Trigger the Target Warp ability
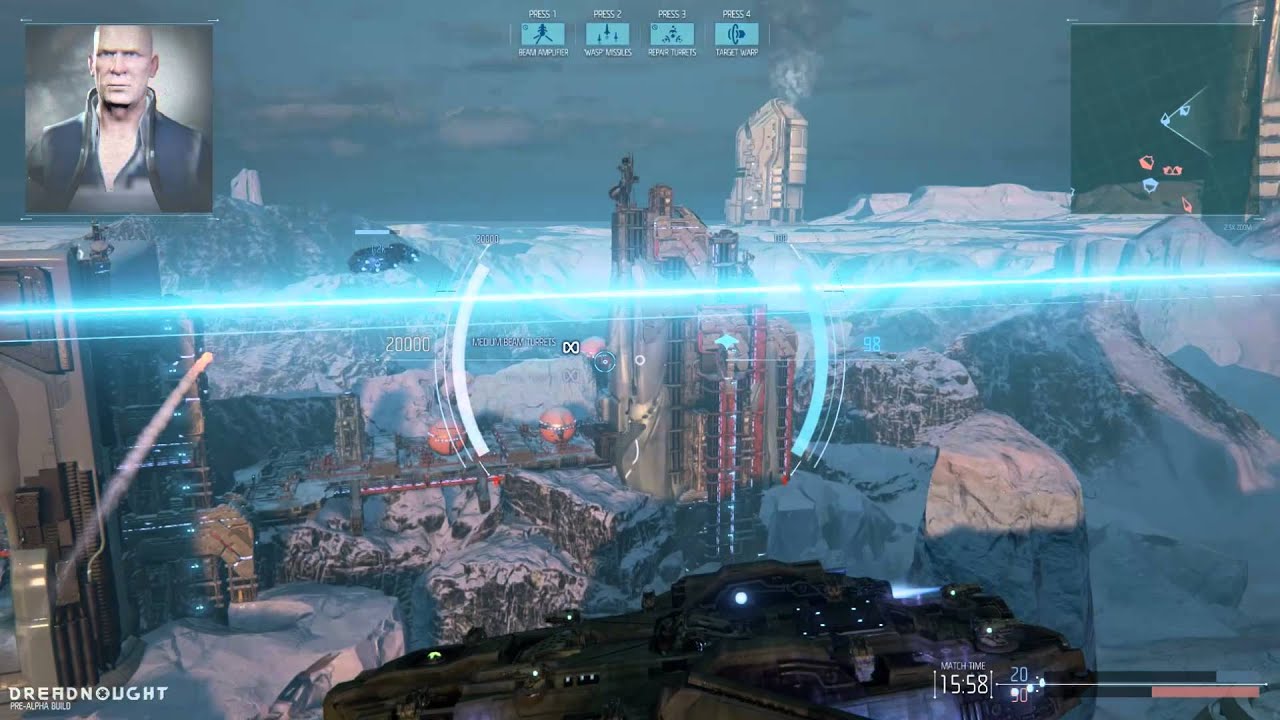 coord(736,34)
